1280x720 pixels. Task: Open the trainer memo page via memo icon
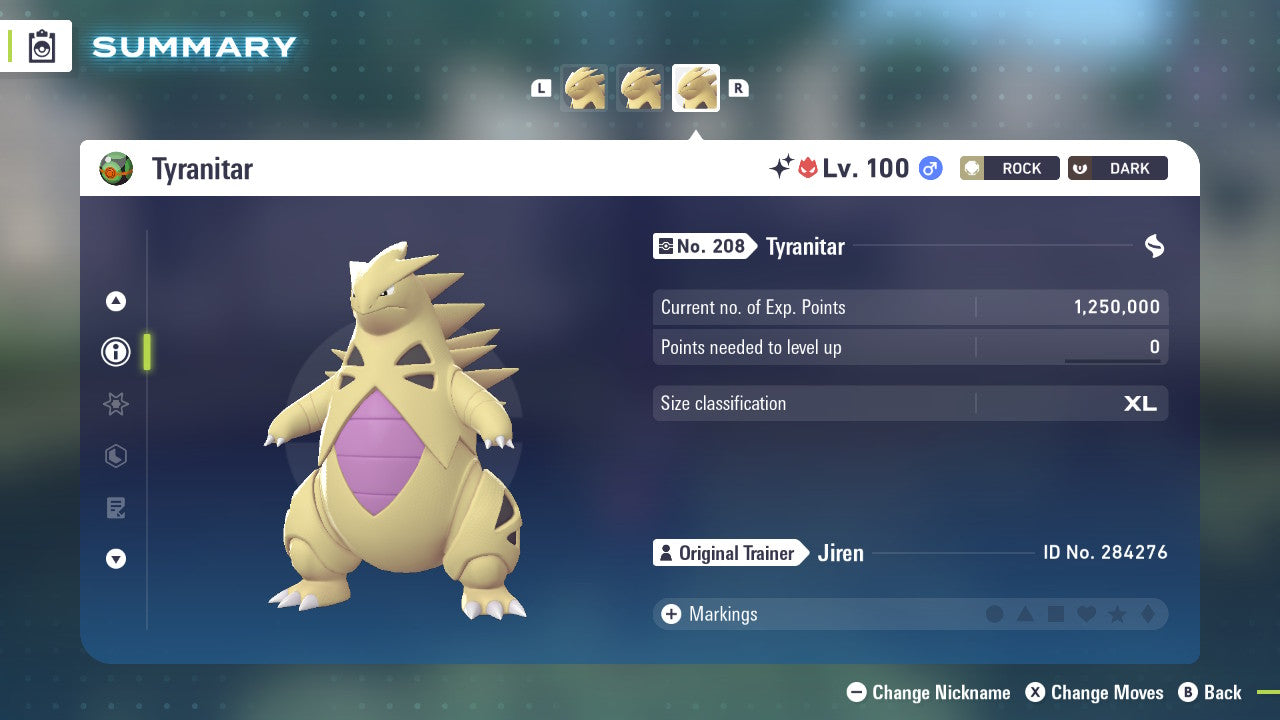click(115, 508)
